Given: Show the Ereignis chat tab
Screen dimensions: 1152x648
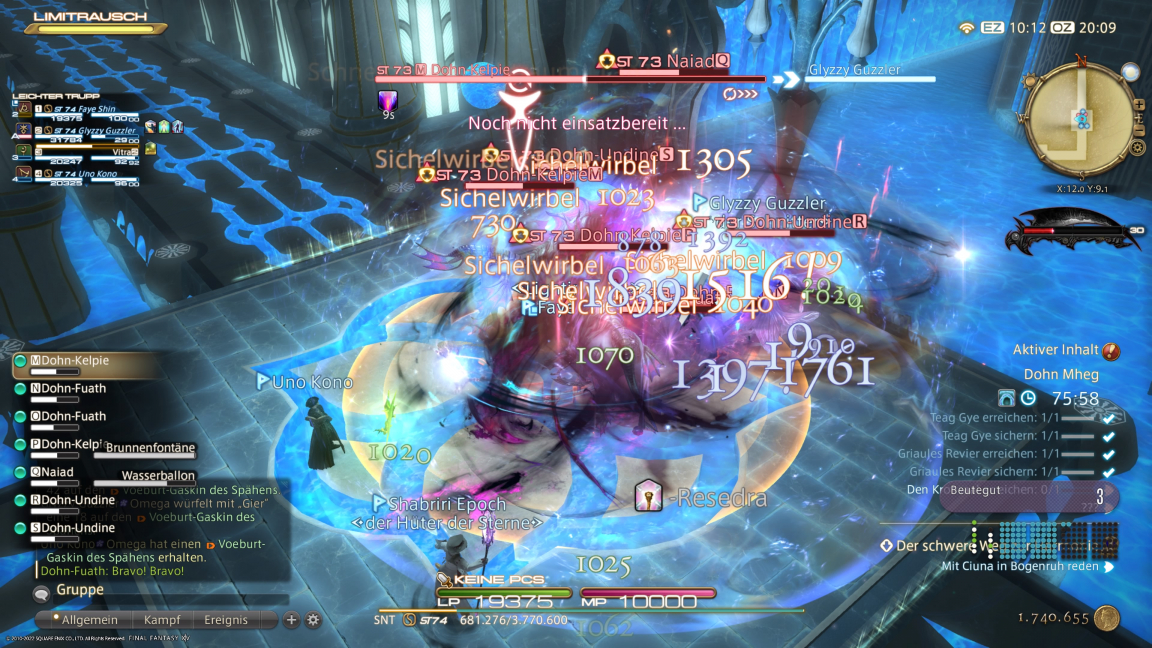Looking at the screenshot, I should 225,620.
